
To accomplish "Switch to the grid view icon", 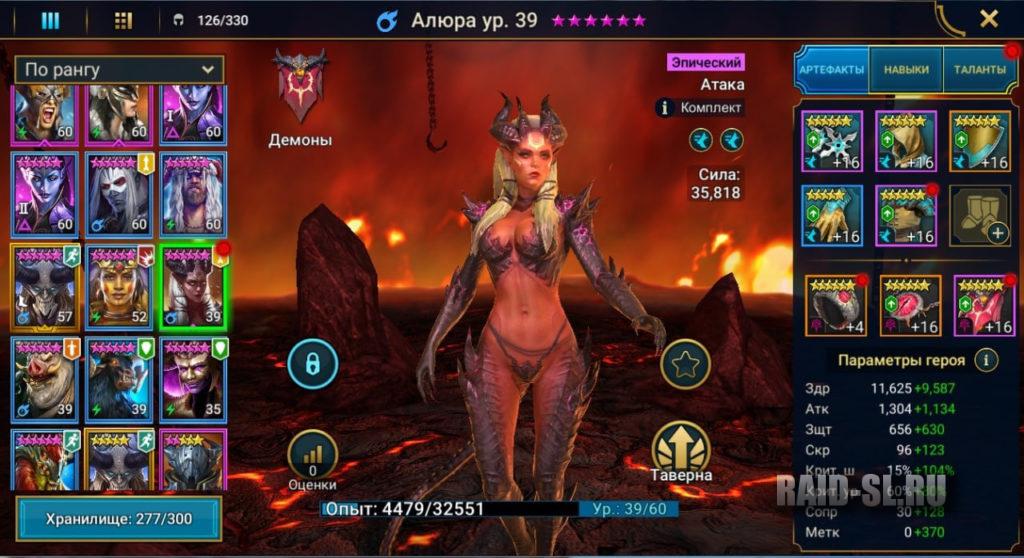I will point(124,20).
